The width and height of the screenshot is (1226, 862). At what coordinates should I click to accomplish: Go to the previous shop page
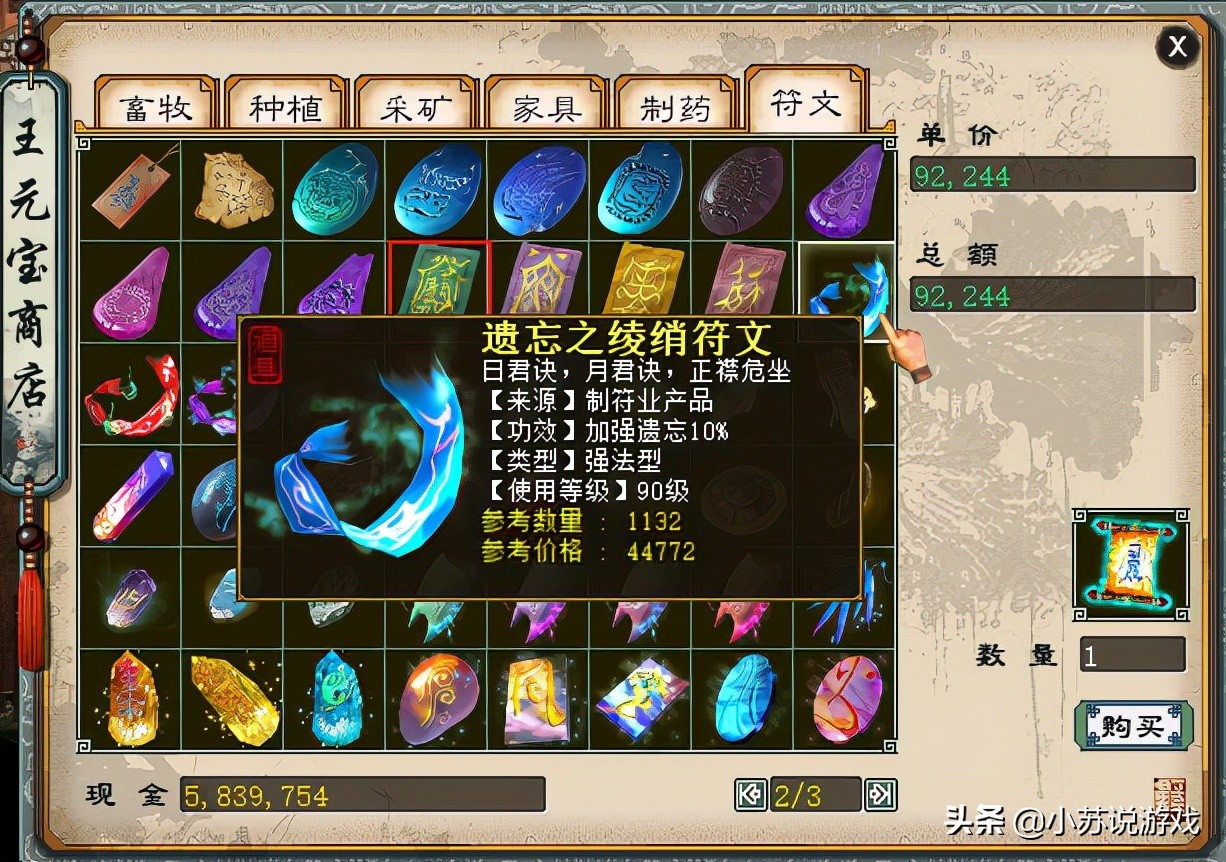pyautogui.click(x=750, y=796)
